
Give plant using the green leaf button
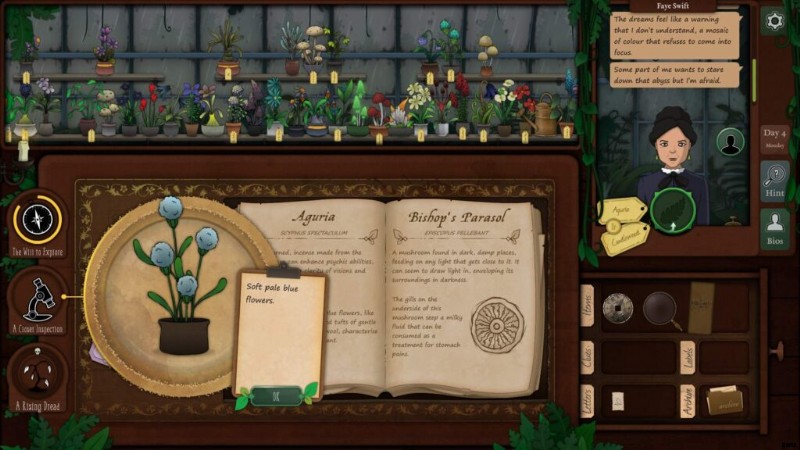click(672, 210)
